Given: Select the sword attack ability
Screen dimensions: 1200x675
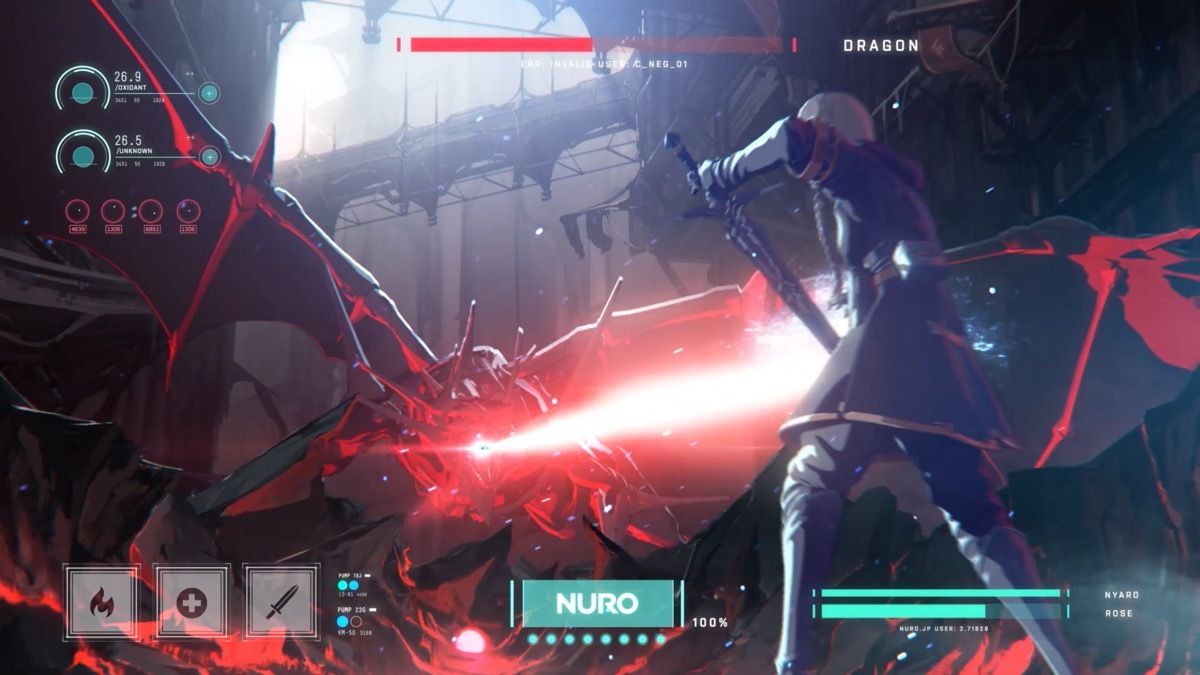Looking at the screenshot, I should click(x=281, y=602).
